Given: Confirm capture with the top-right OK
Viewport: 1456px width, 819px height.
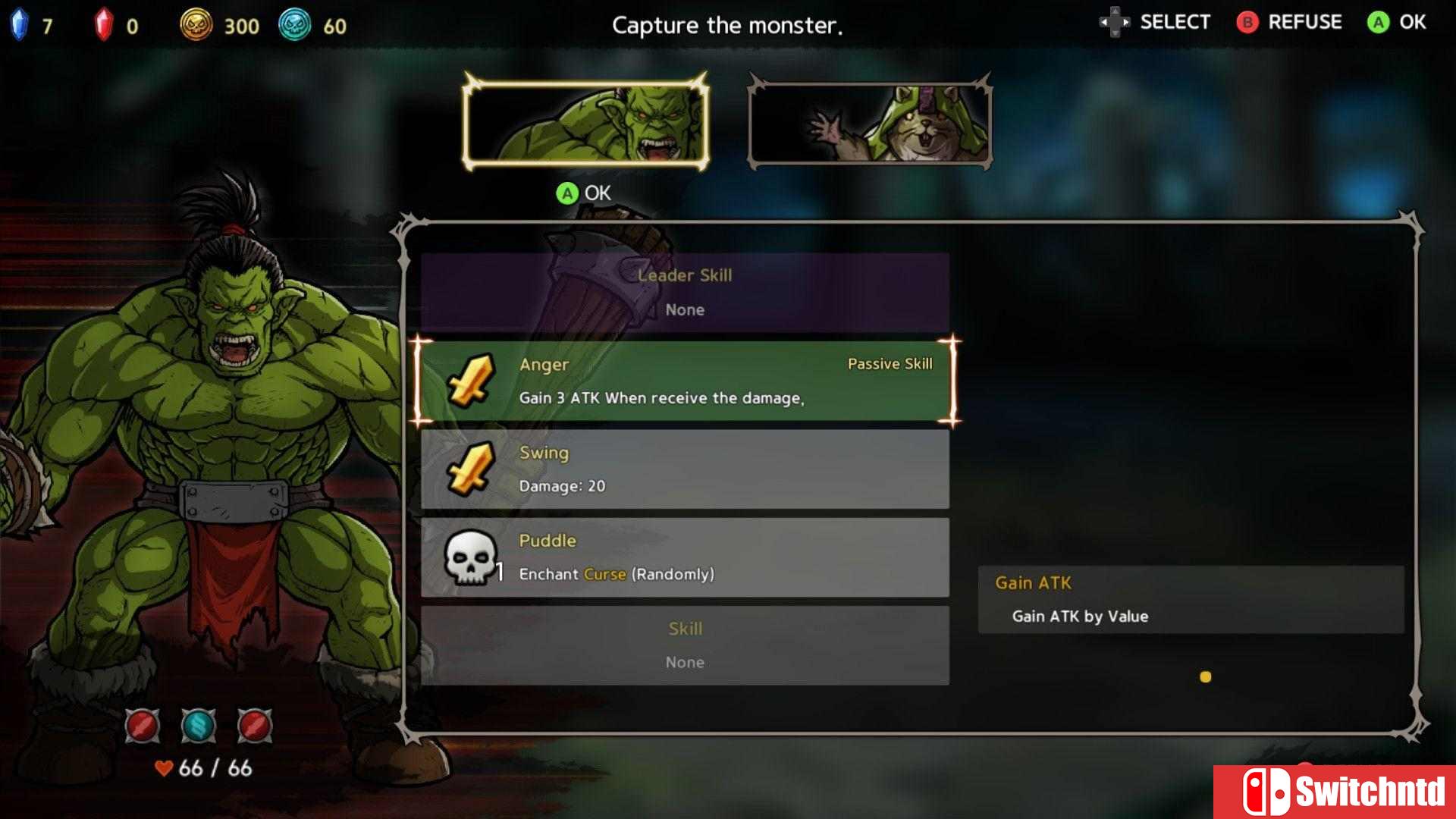Looking at the screenshot, I should [x=1397, y=23].
